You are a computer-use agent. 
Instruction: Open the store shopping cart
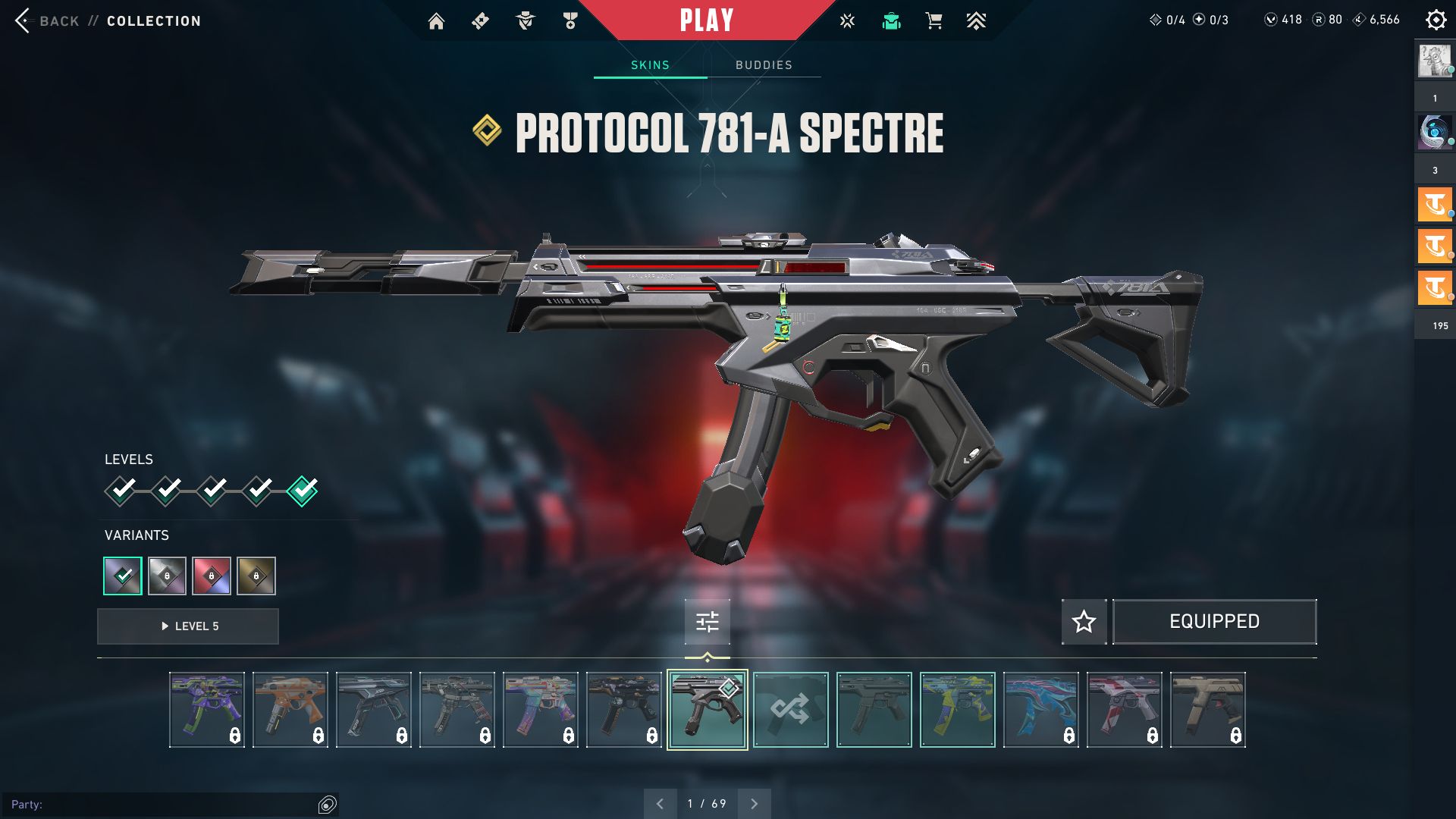pos(934,21)
